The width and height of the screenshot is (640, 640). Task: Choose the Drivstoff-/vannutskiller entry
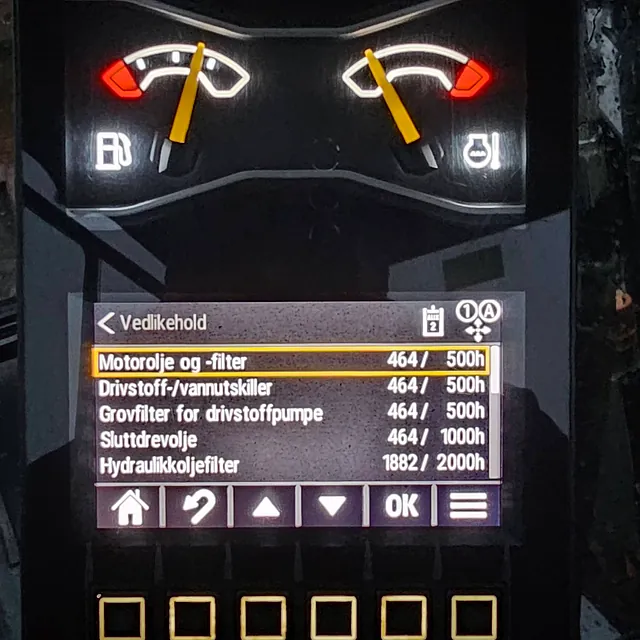[290, 386]
